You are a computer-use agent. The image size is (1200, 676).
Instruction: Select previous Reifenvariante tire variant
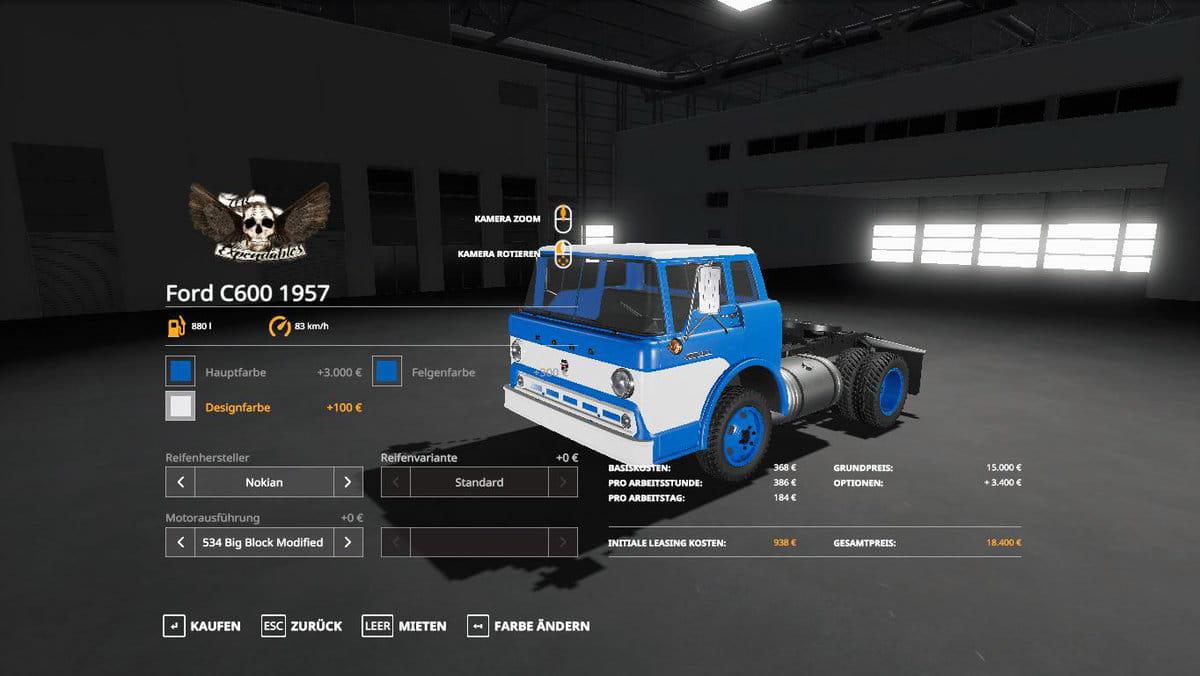click(396, 482)
